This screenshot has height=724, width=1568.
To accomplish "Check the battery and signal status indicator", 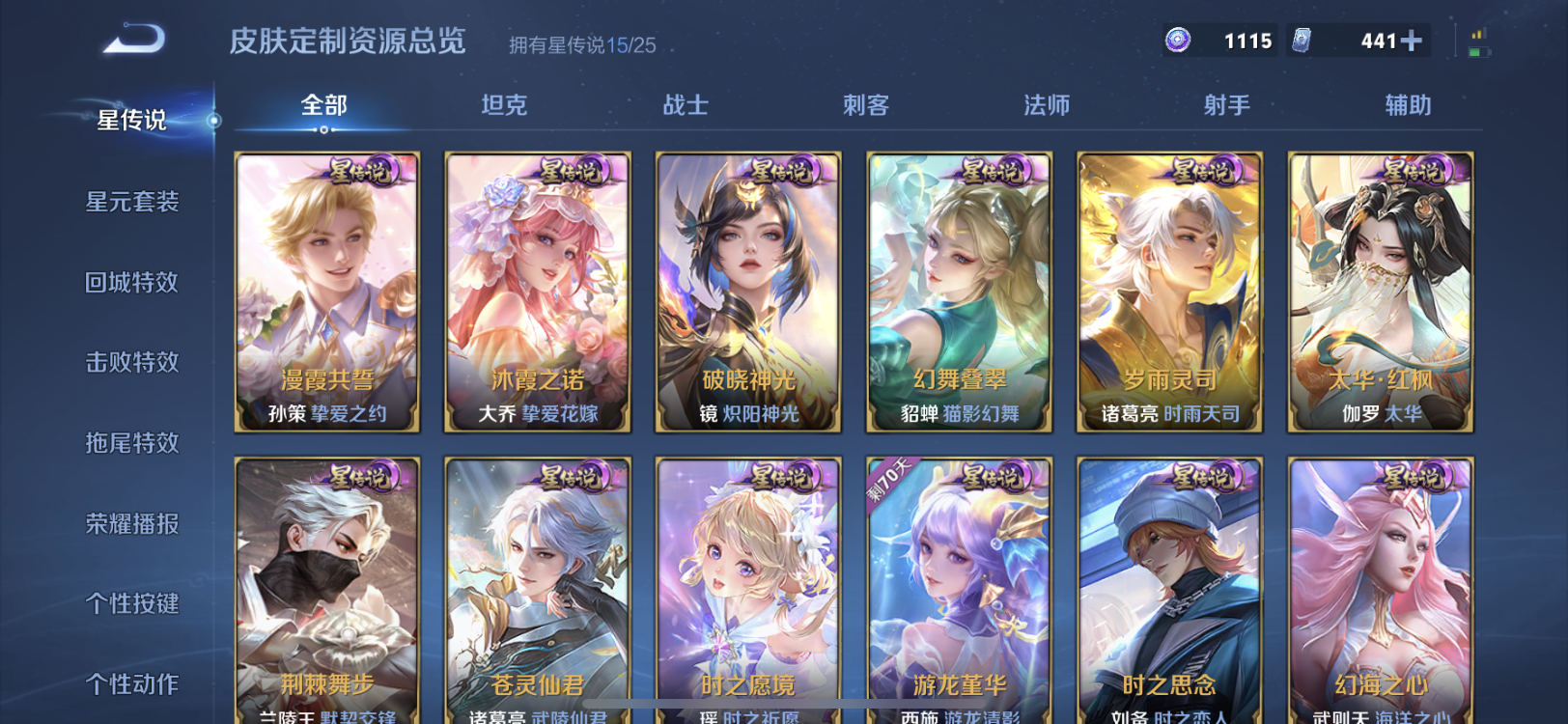I will point(1478,41).
